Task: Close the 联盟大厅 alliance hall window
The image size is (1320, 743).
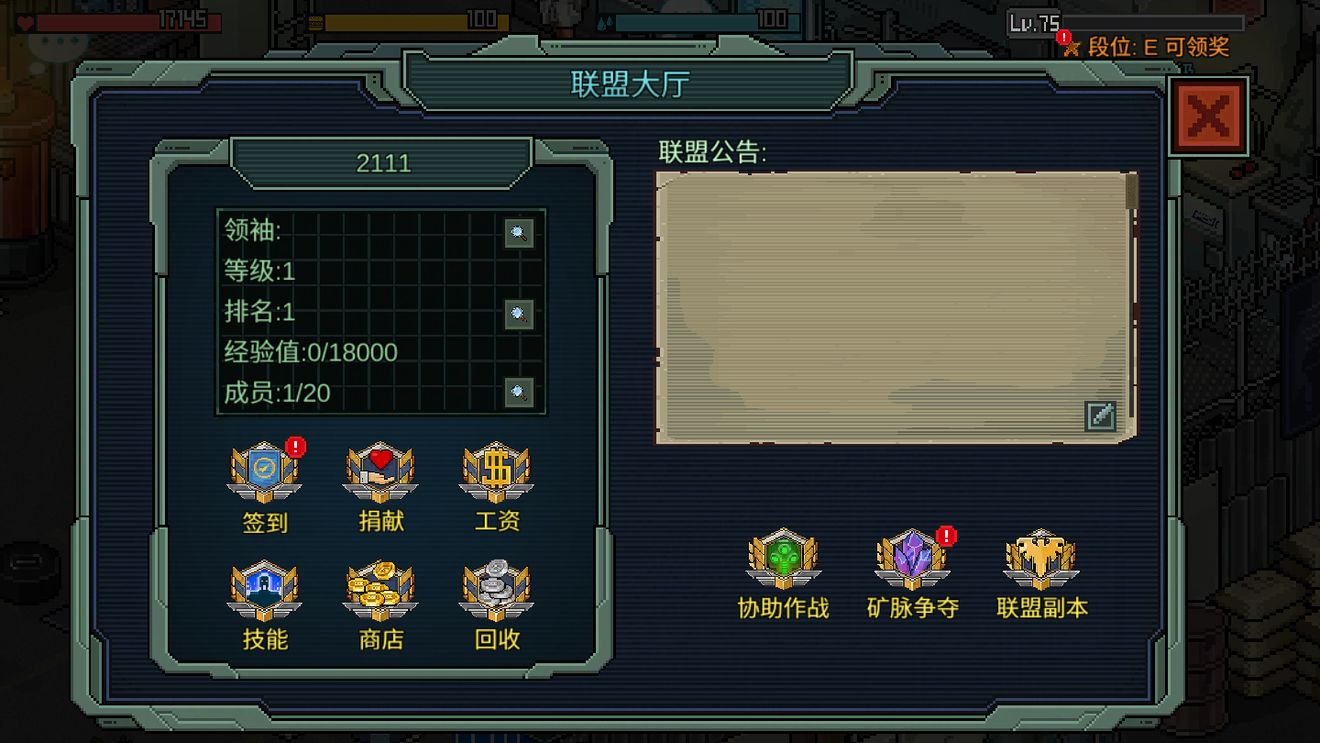Action: [1208, 117]
